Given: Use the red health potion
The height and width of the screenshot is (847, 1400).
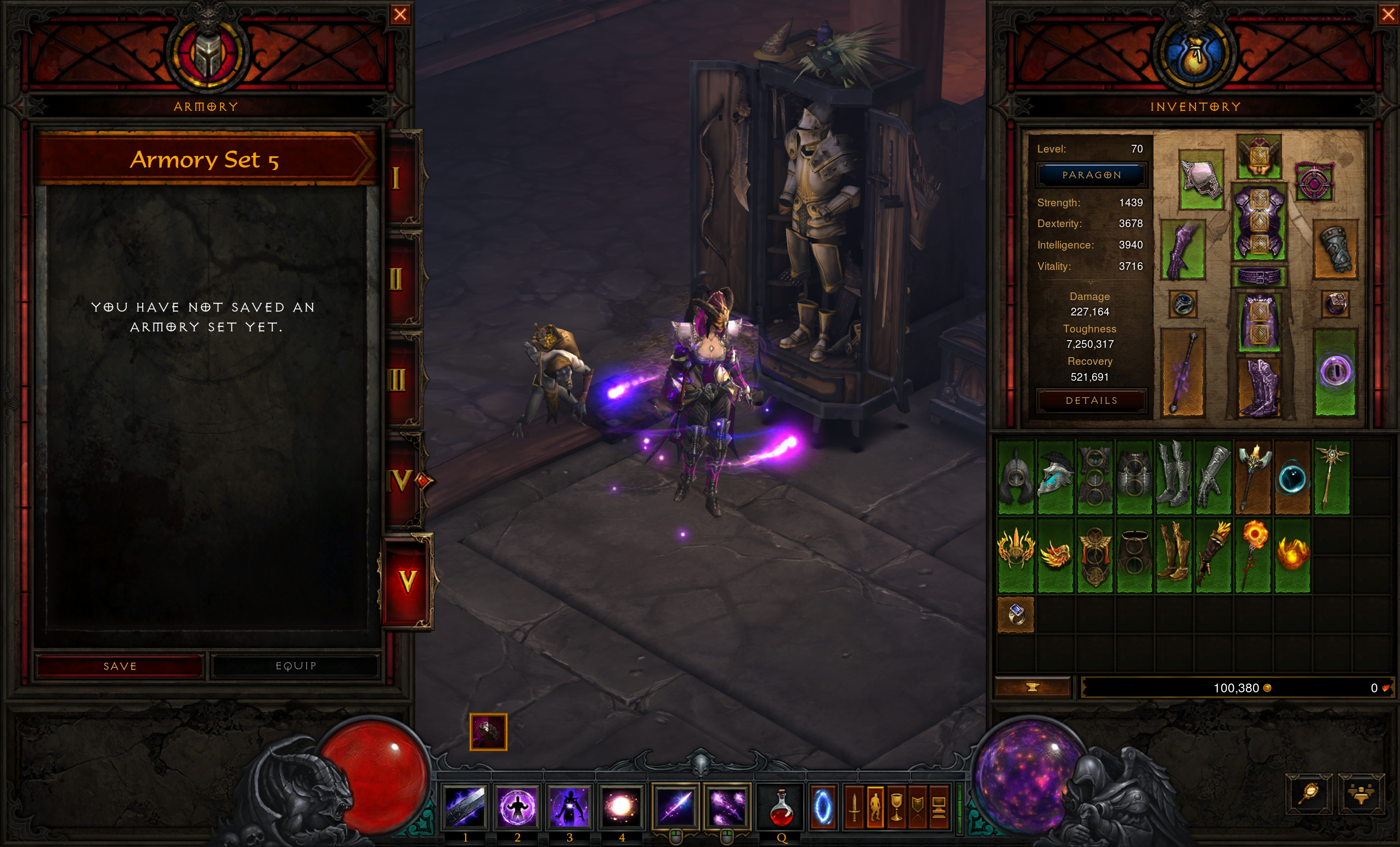Looking at the screenshot, I should pos(781,806).
